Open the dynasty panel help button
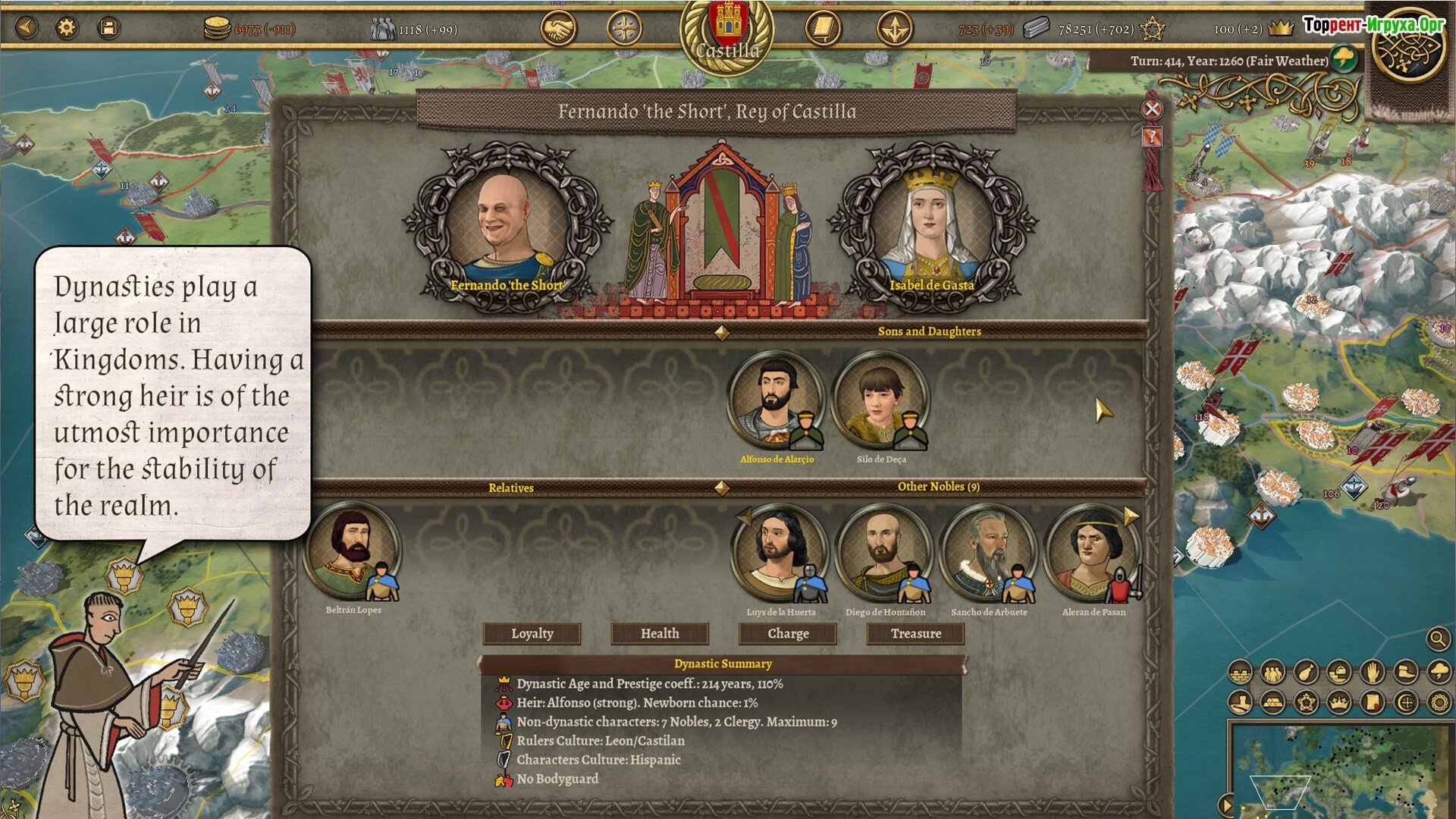1456x819 pixels. click(x=1152, y=137)
